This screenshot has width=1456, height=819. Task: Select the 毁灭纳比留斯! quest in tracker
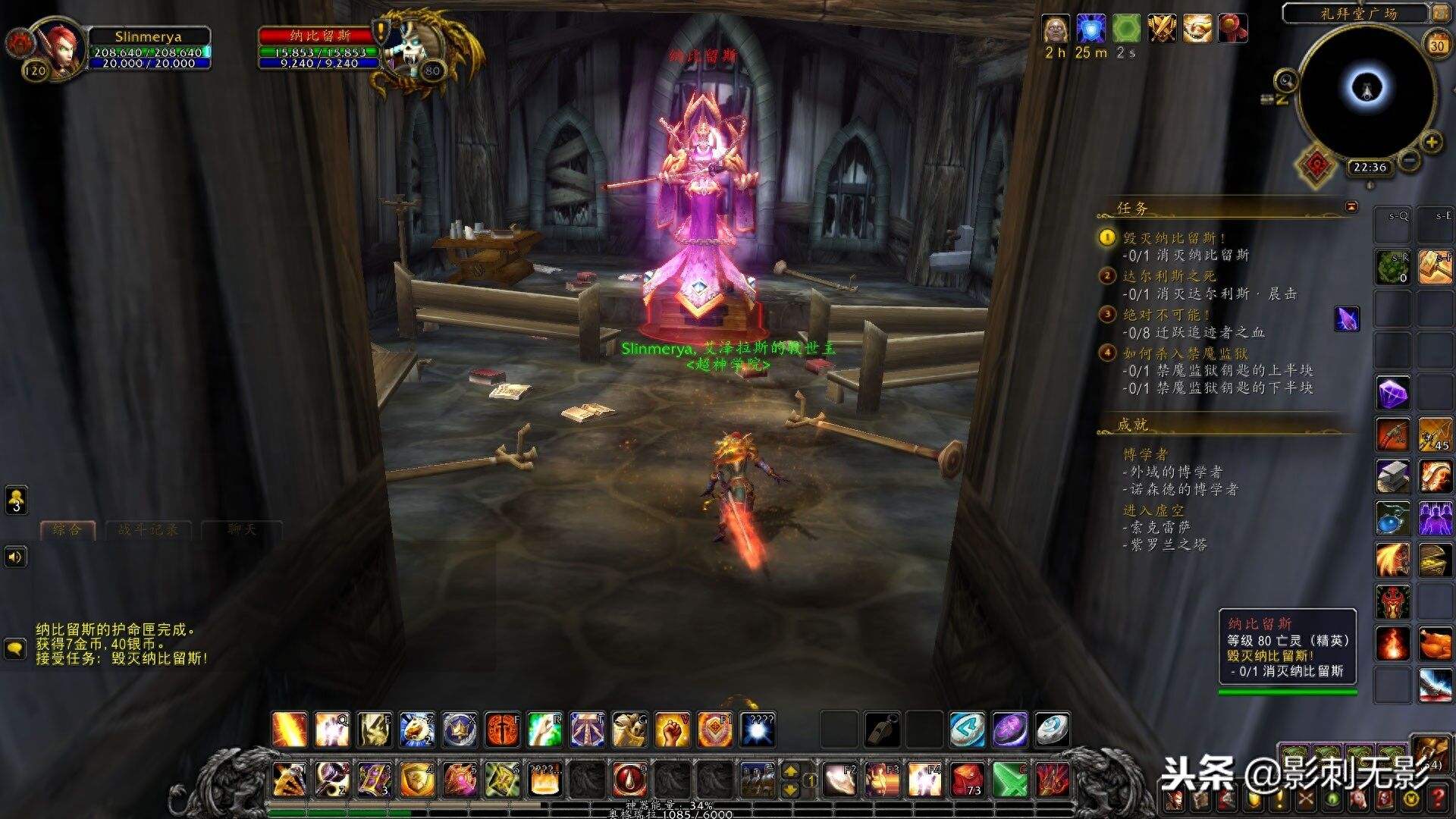click(x=1174, y=238)
